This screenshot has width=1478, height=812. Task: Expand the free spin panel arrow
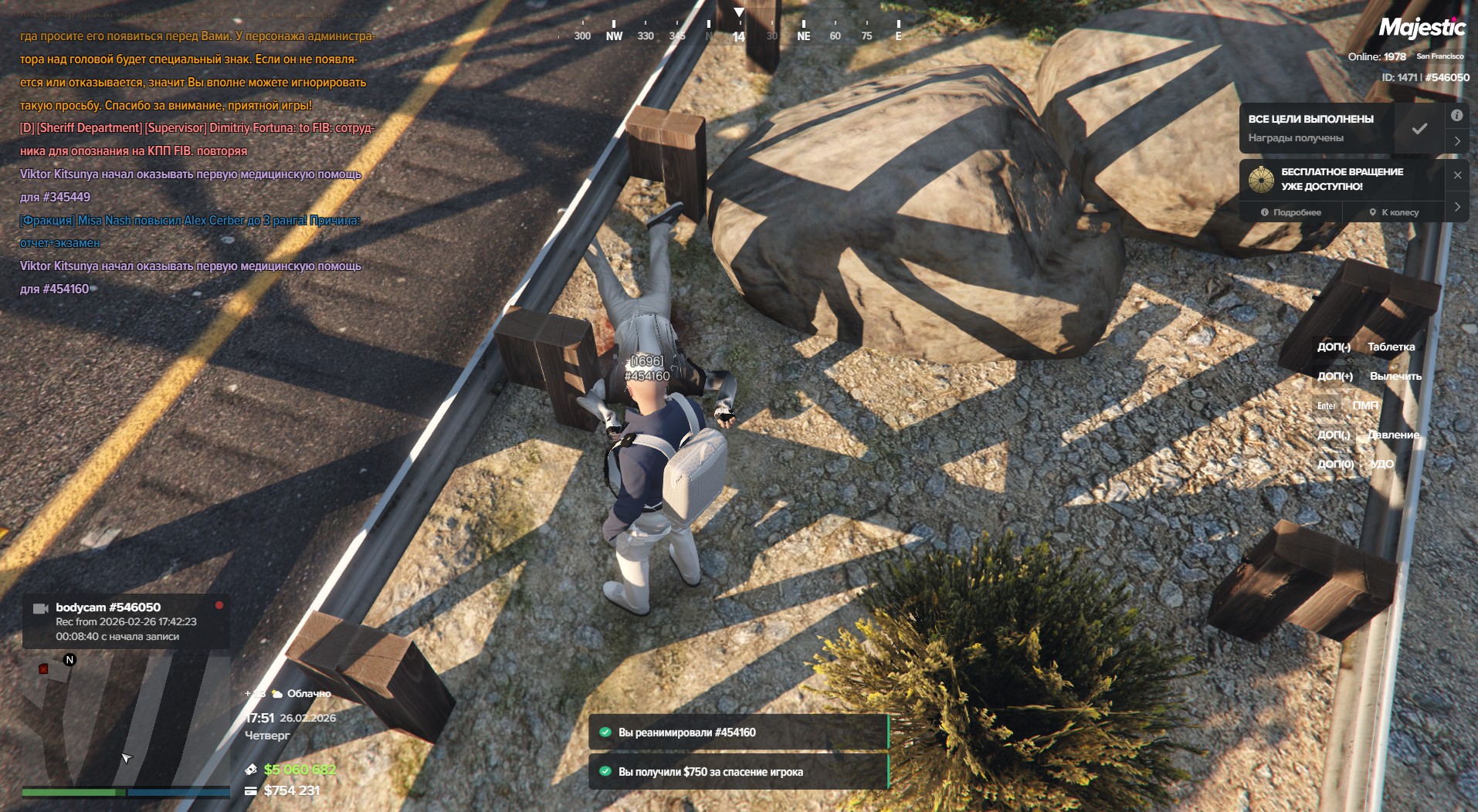tap(1456, 207)
